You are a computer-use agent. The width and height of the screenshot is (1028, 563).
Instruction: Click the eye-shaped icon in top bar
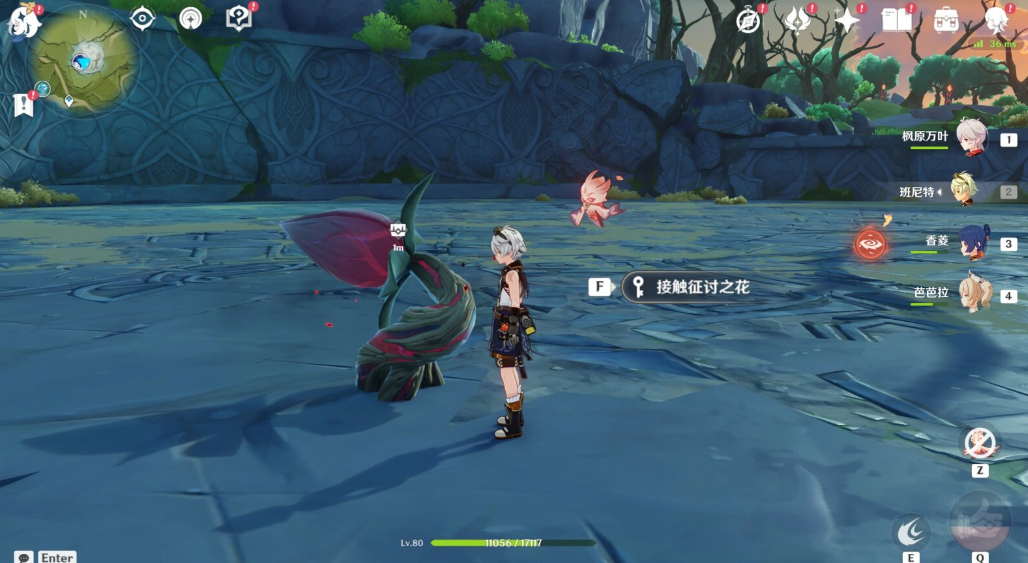(x=143, y=18)
